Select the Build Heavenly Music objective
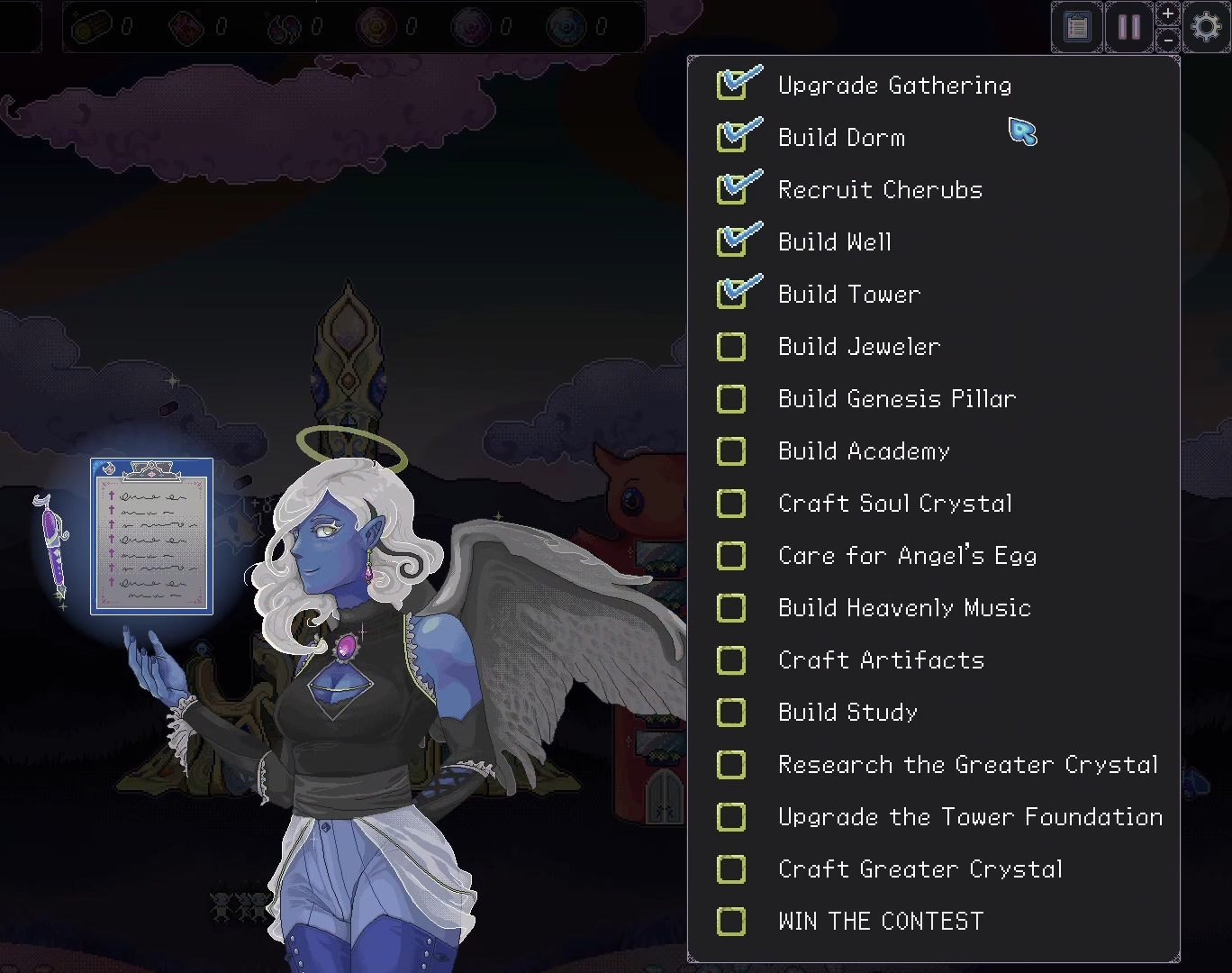This screenshot has width=1232, height=973. 903,608
